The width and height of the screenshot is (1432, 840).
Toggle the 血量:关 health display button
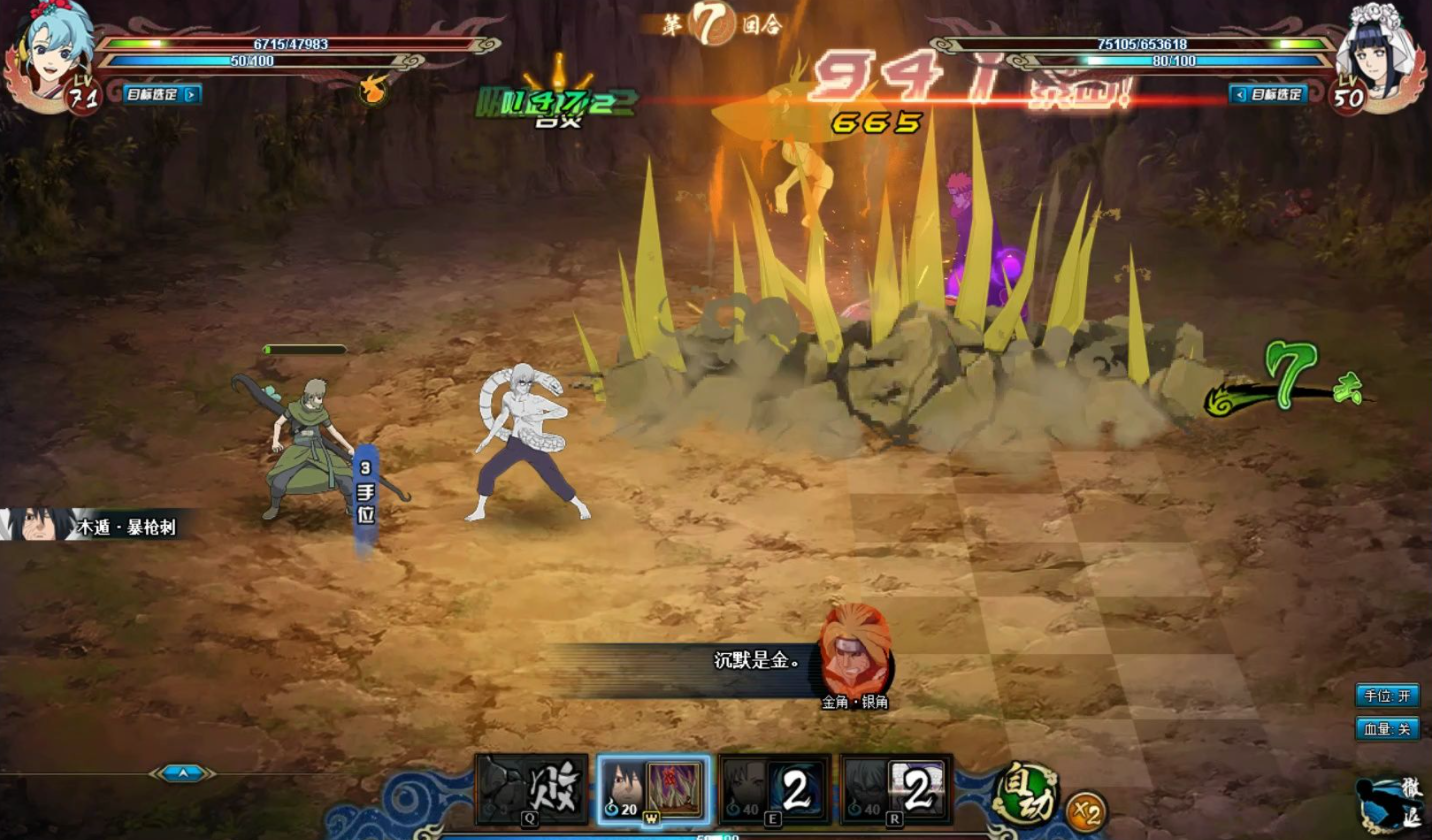pos(1386,728)
